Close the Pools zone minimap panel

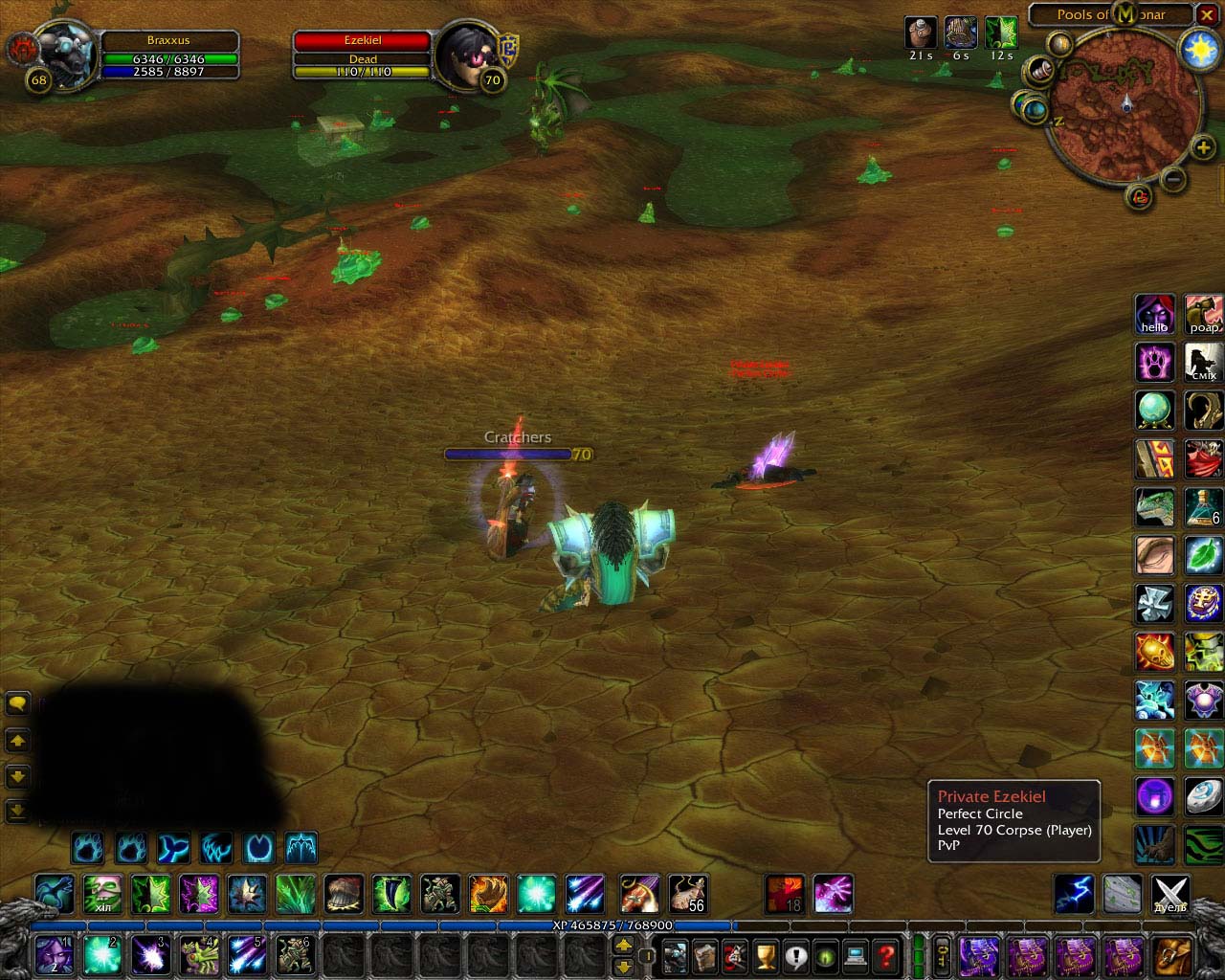point(1208,14)
